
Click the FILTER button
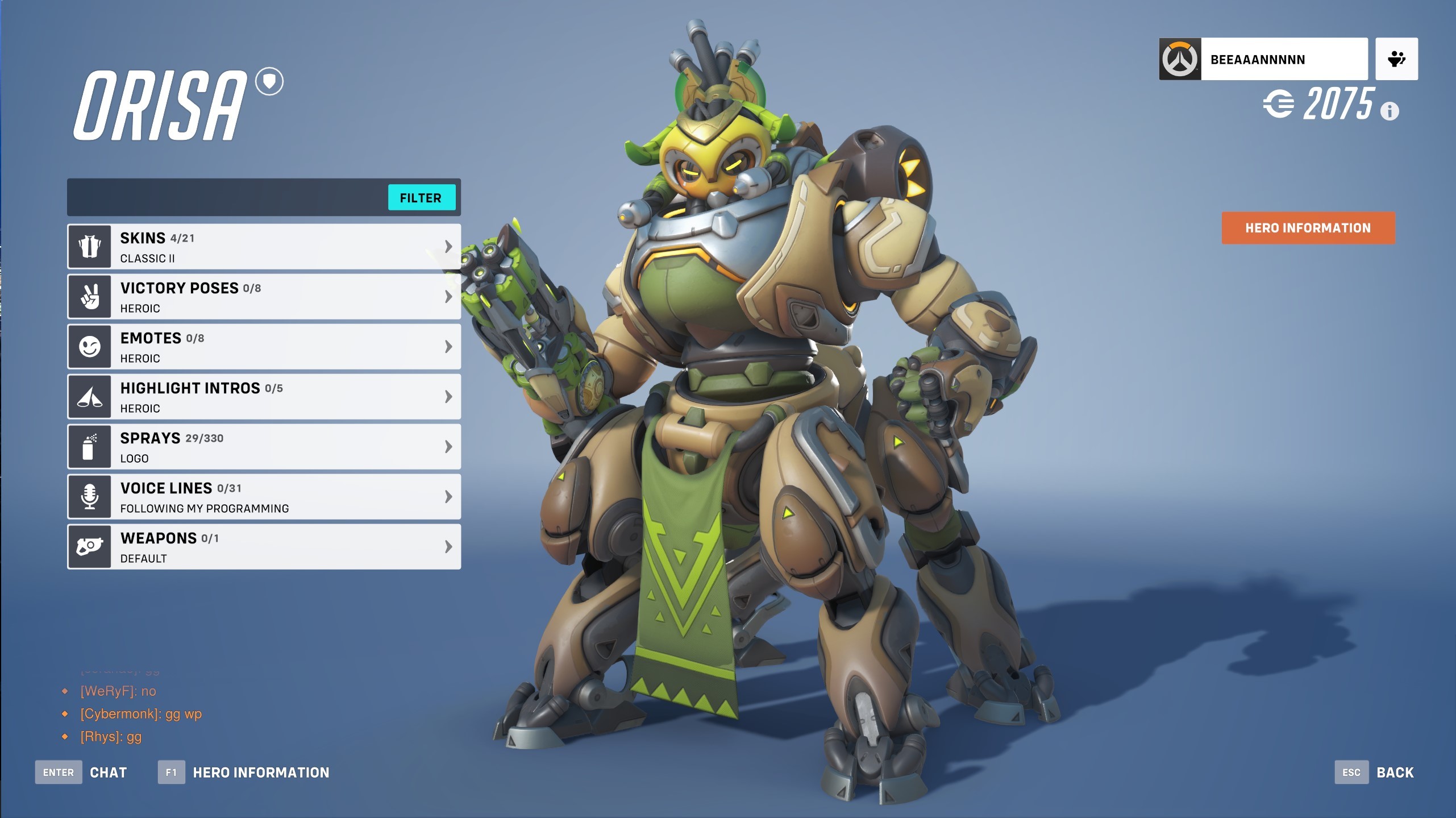(422, 197)
